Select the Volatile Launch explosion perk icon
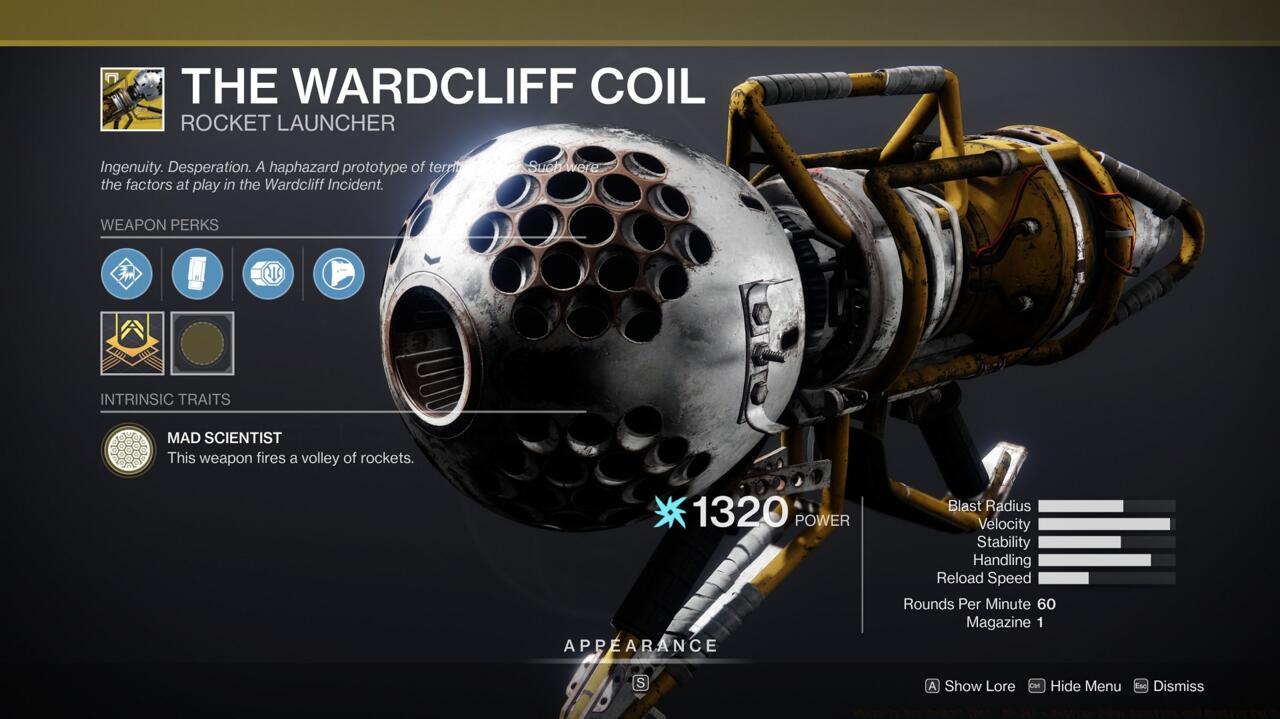This screenshot has width=1280, height=719. [x=127, y=274]
